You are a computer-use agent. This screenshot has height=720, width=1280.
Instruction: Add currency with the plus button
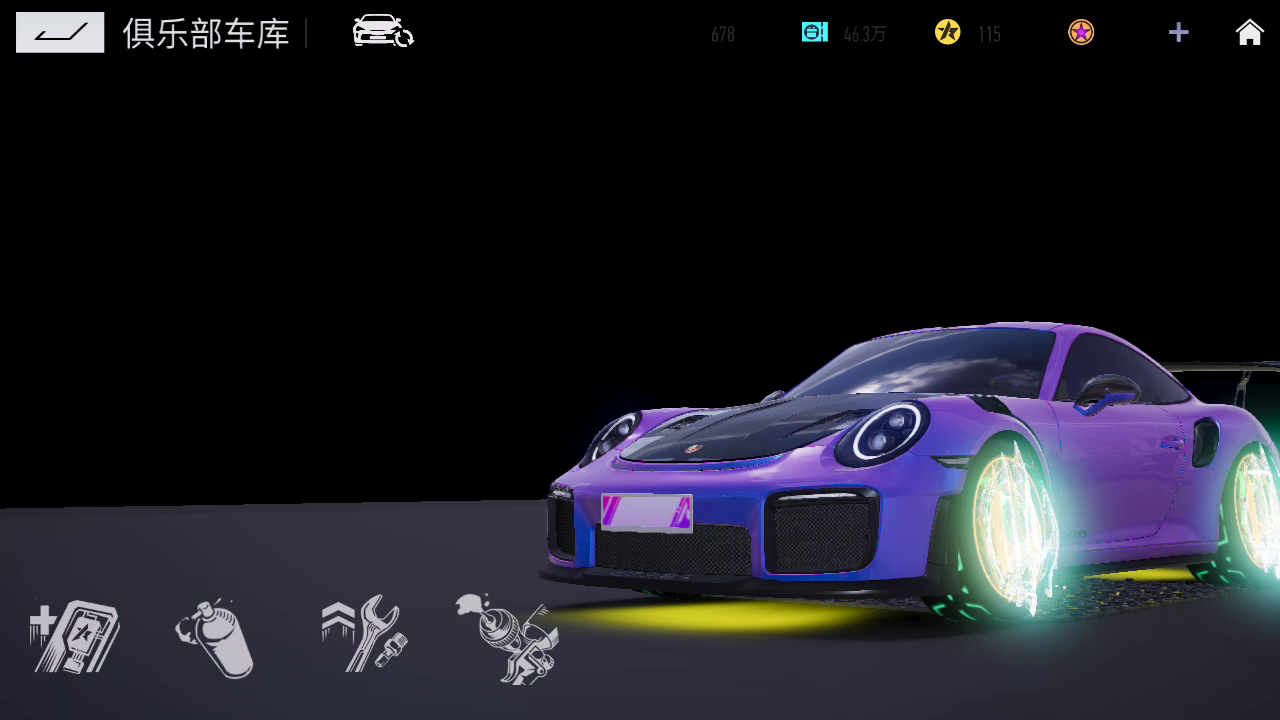point(1178,32)
